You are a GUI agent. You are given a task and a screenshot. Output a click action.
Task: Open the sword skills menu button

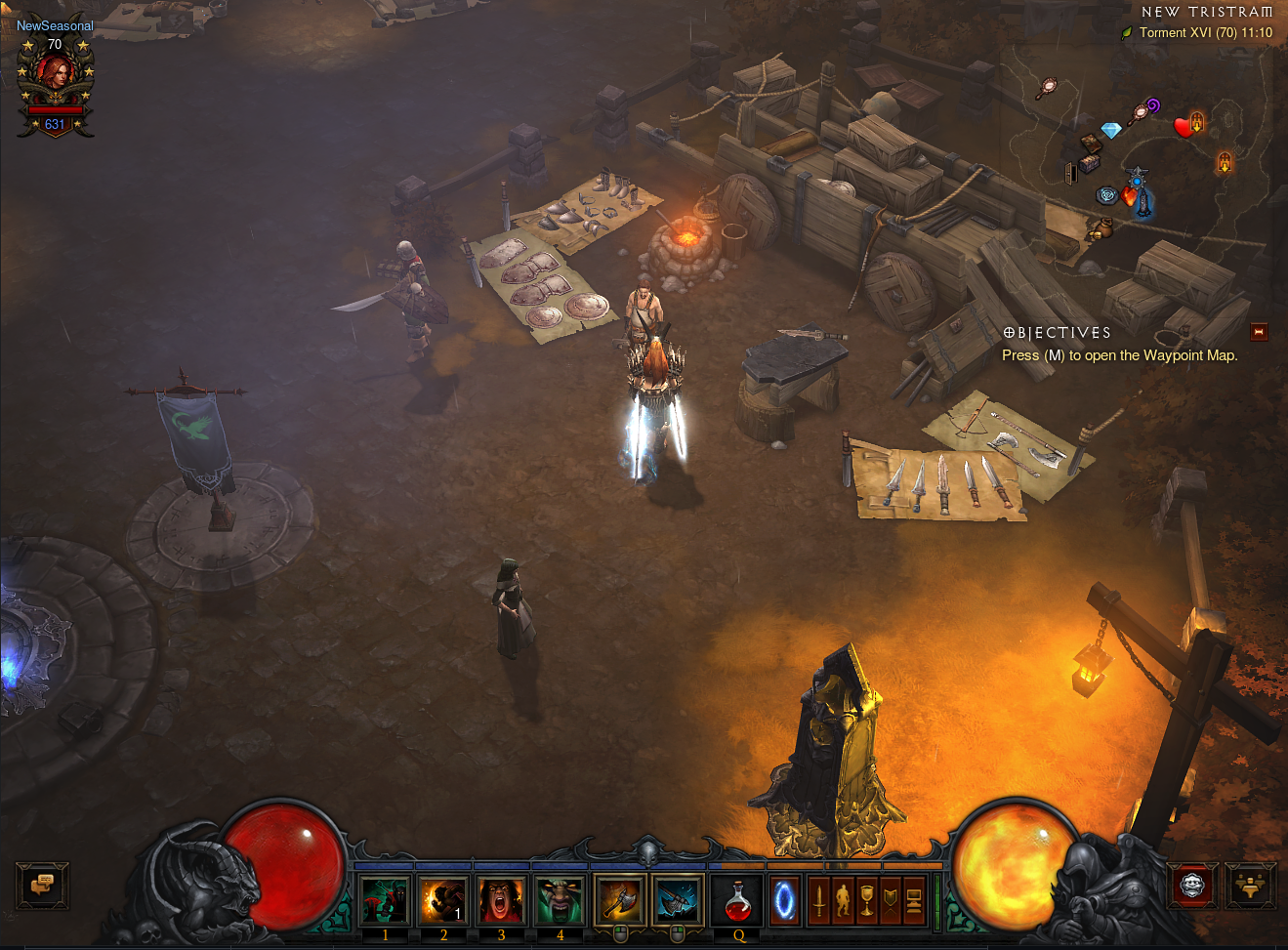pyautogui.click(x=818, y=899)
